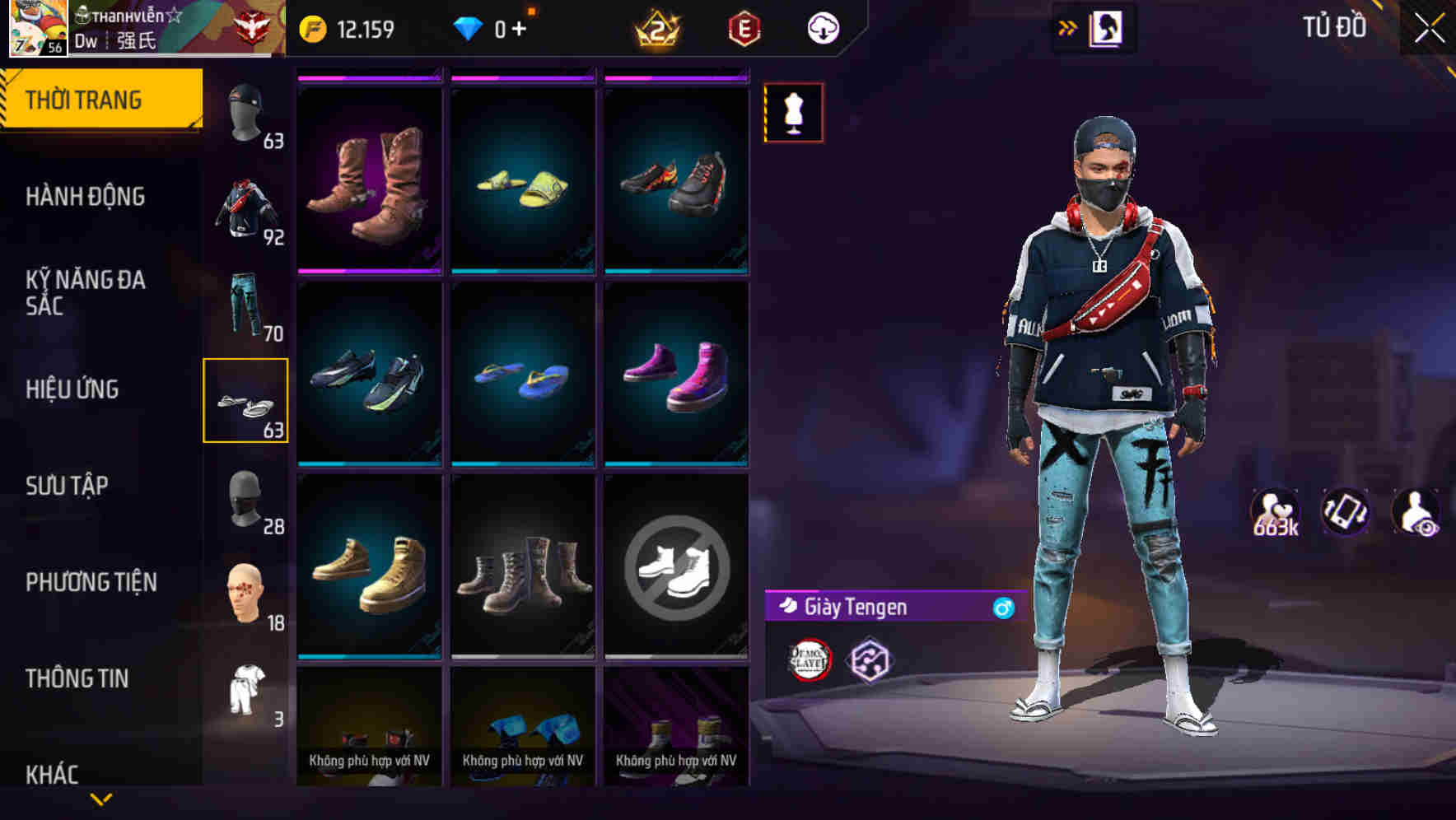Expand the double-chevron panel near the top right
This screenshot has height=820, width=1456.
coord(1067,27)
